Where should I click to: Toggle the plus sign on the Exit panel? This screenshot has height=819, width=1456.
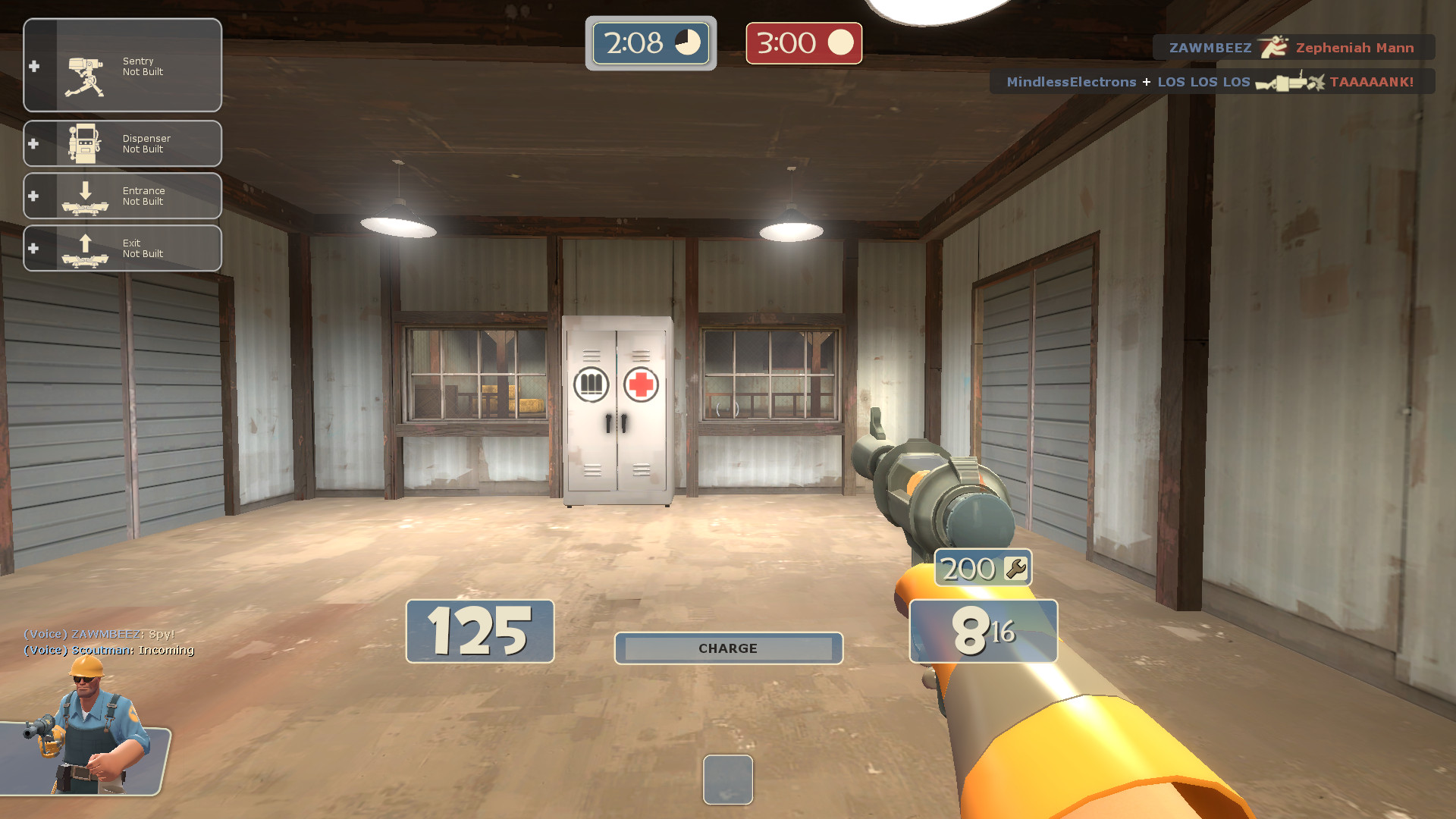tap(33, 248)
